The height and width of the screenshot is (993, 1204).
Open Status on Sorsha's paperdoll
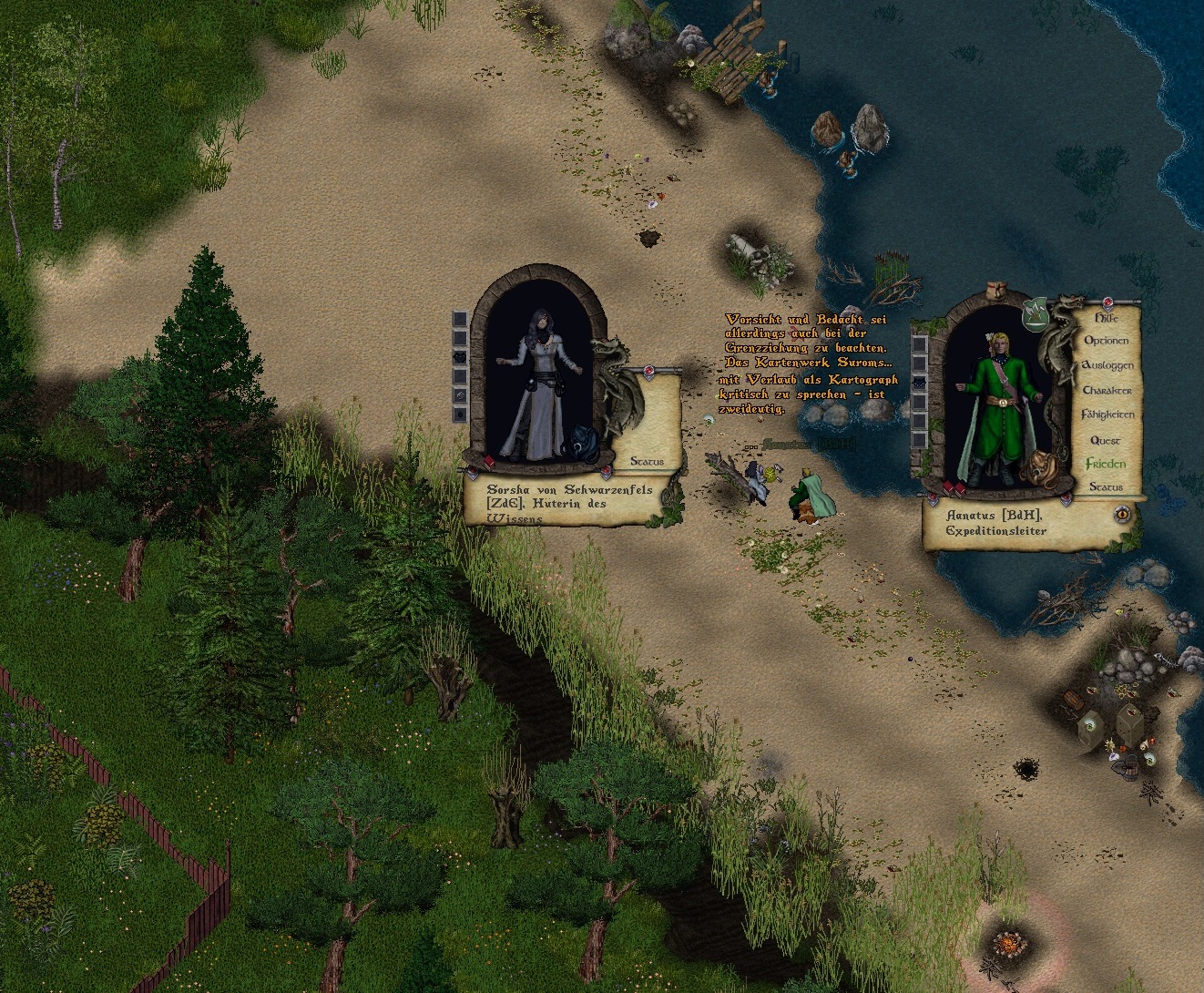[x=646, y=462]
